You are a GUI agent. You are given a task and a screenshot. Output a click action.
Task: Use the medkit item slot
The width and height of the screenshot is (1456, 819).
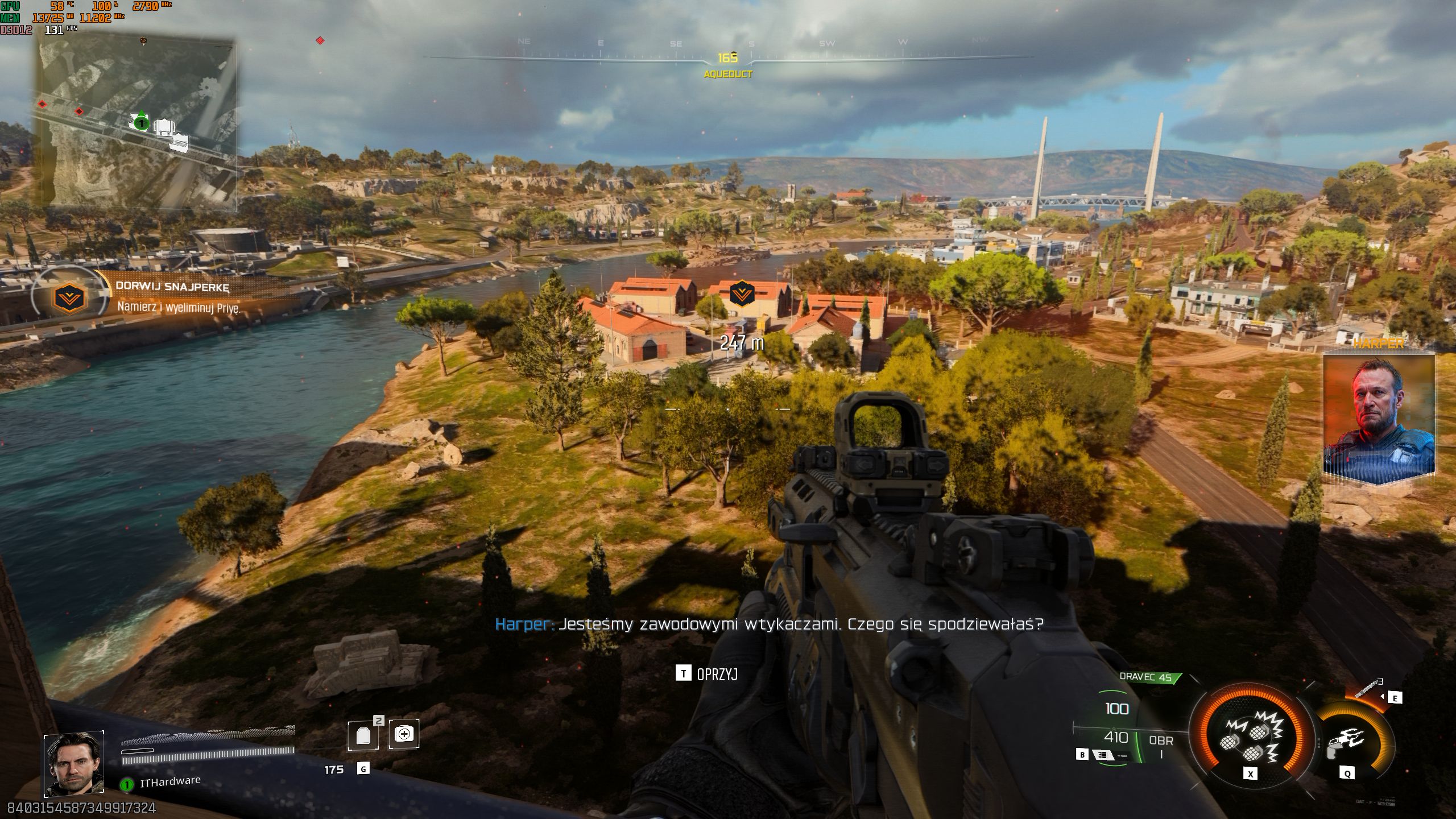pyautogui.click(x=404, y=734)
